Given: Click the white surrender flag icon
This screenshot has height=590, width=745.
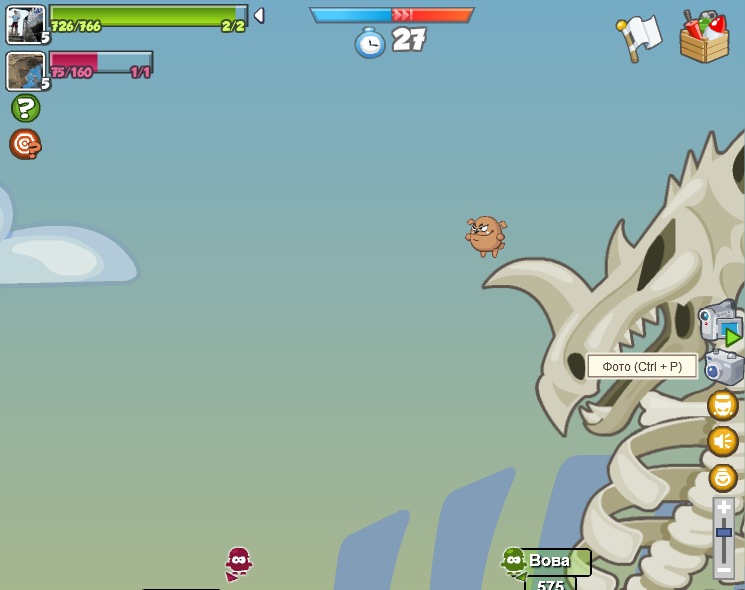Looking at the screenshot, I should pos(639,37).
